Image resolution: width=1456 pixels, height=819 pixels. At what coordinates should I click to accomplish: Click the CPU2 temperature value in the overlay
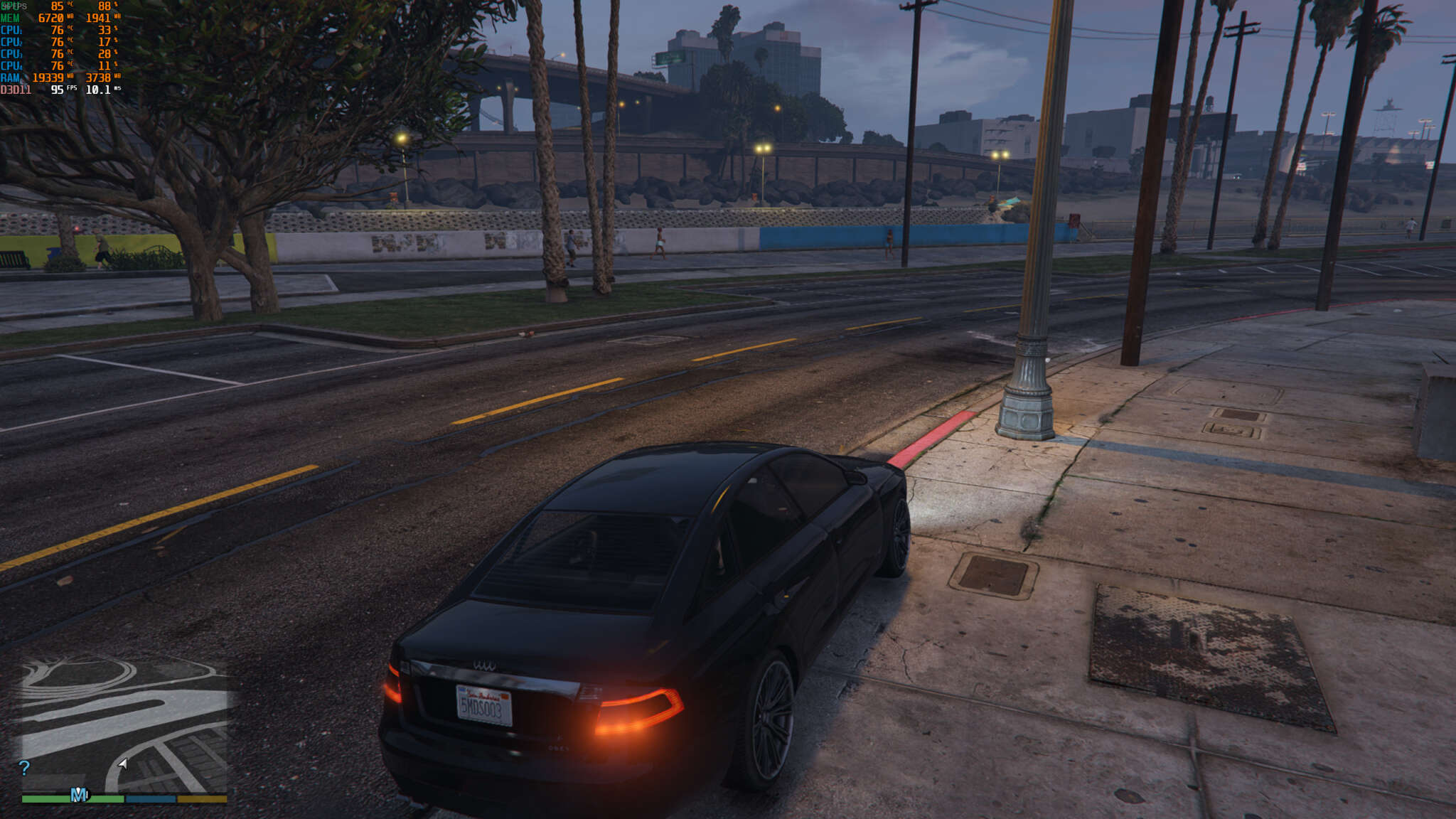tap(58, 41)
